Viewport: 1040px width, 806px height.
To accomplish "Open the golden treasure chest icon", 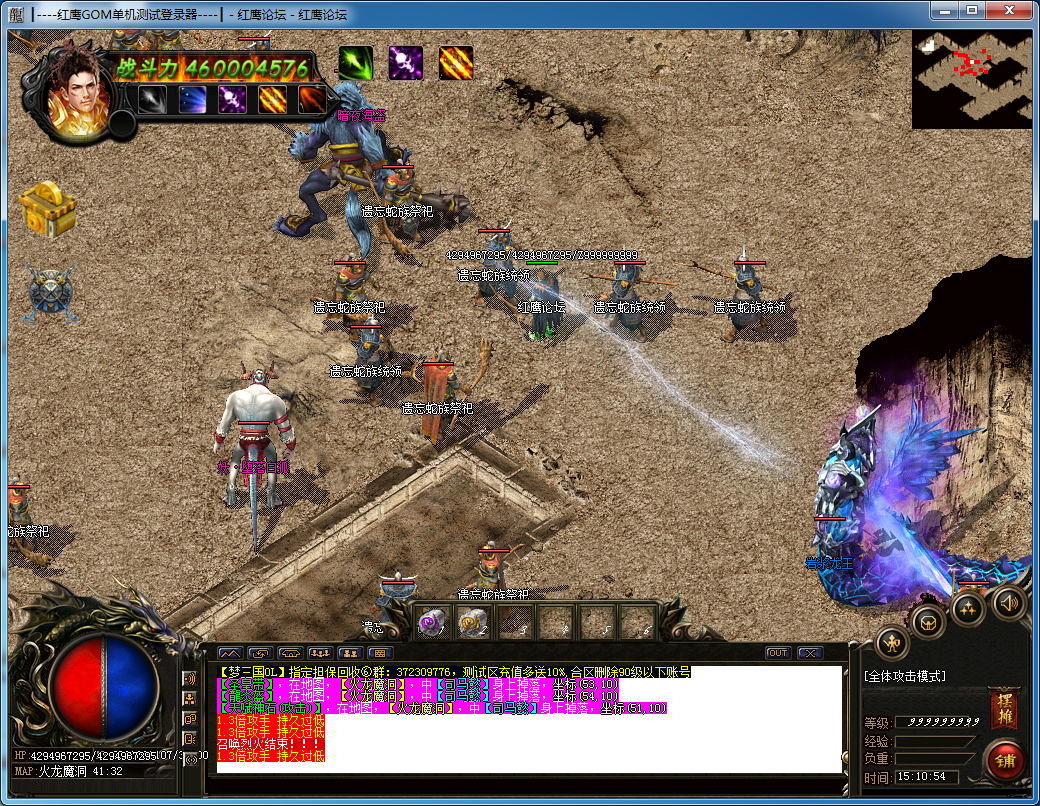I will click(x=47, y=209).
